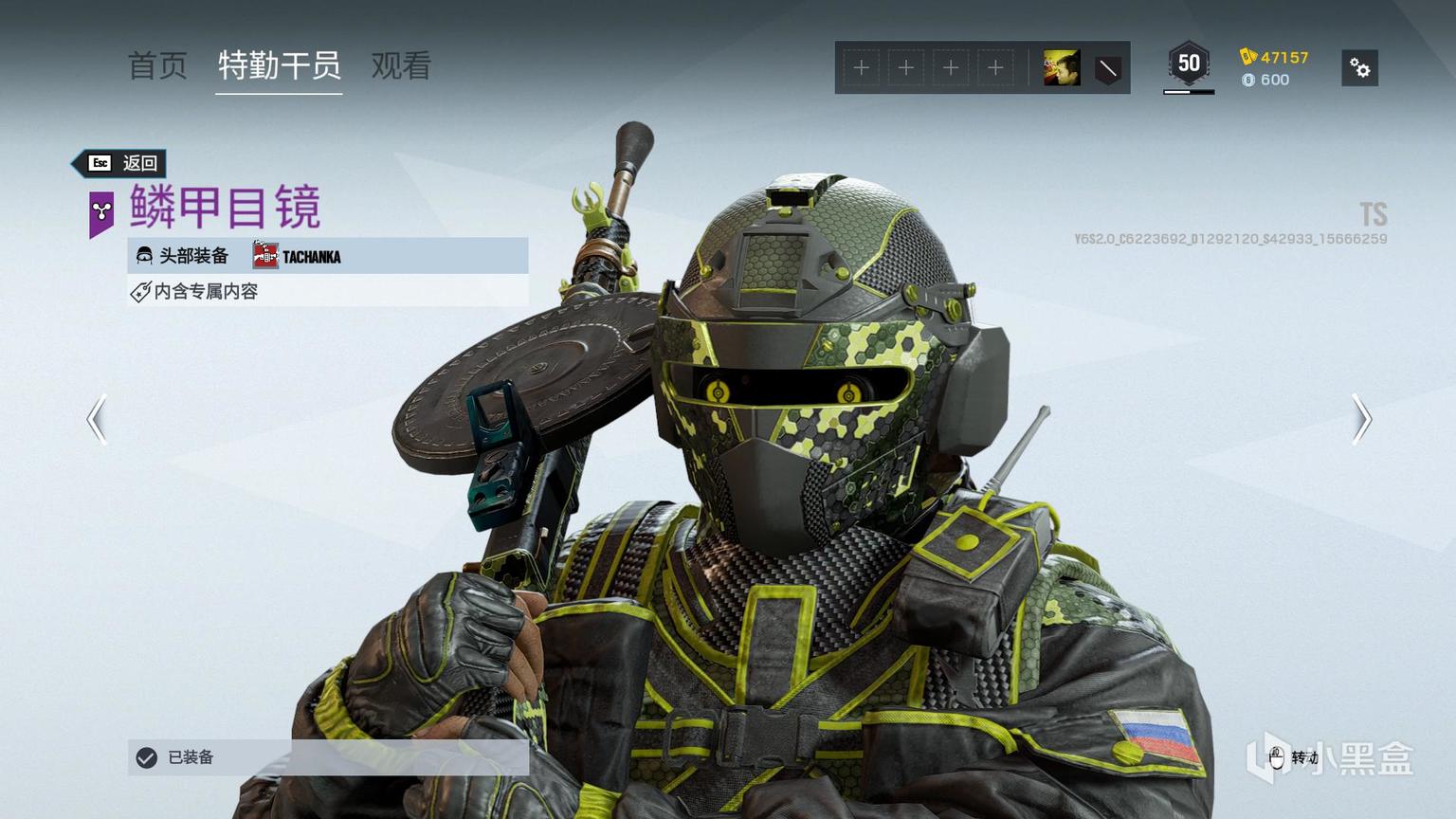The height and width of the screenshot is (819, 1456).
Task: View the level 50 clearance badge
Action: (1188, 64)
